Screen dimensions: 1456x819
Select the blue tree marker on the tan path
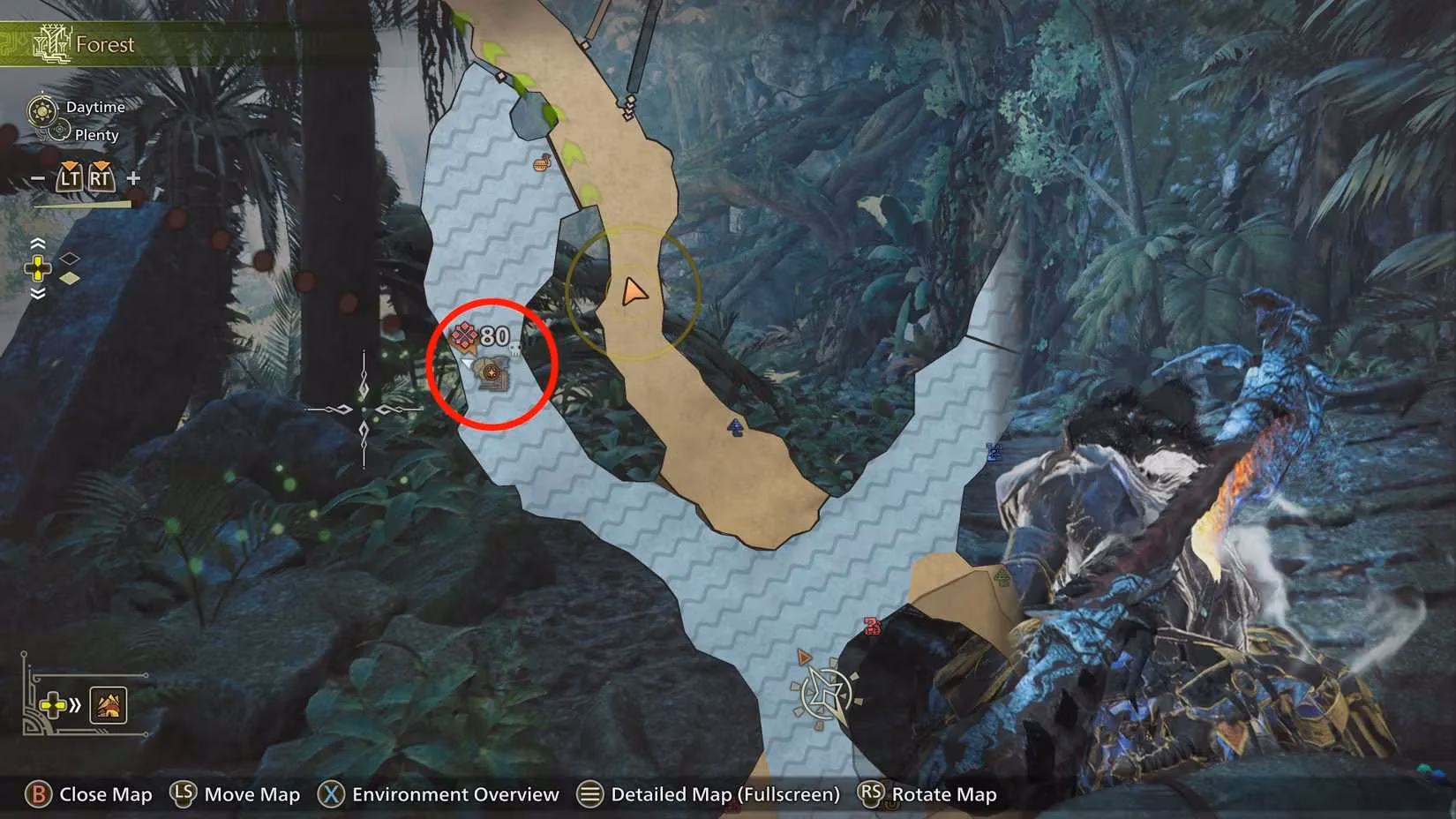pos(735,428)
